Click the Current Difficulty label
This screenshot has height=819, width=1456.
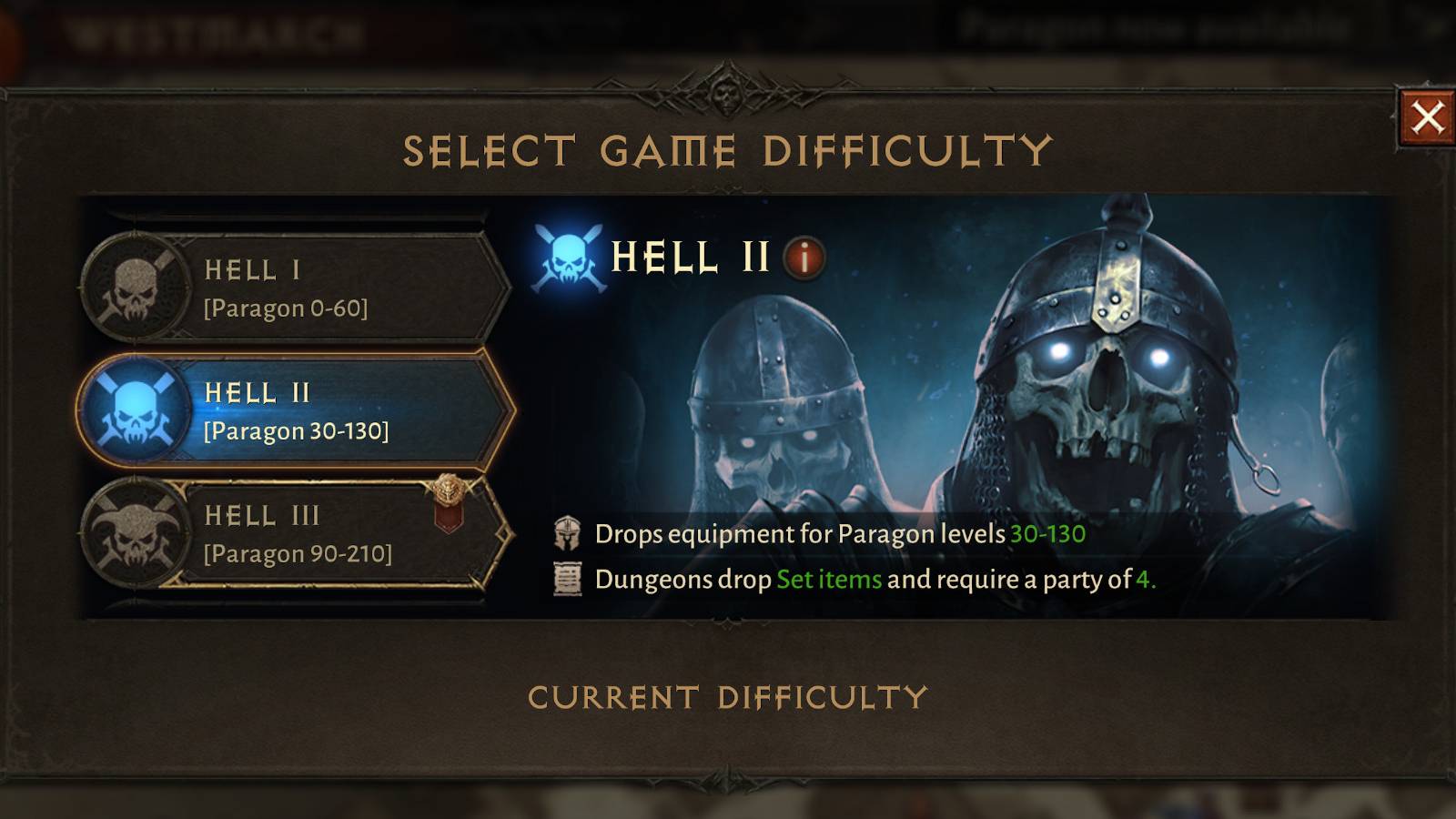[728, 697]
